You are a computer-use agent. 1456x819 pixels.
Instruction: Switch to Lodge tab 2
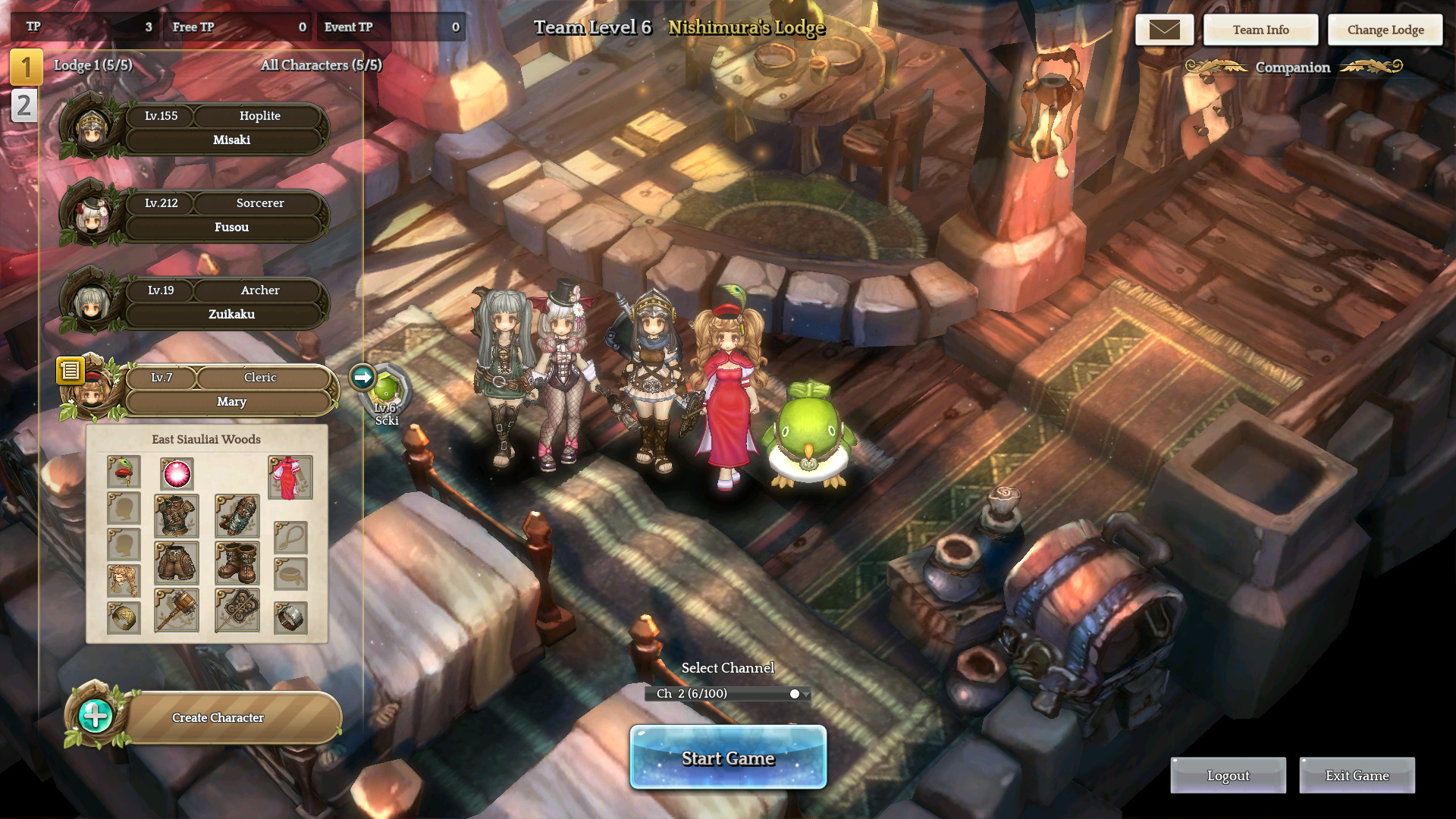click(x=24, y=105)
